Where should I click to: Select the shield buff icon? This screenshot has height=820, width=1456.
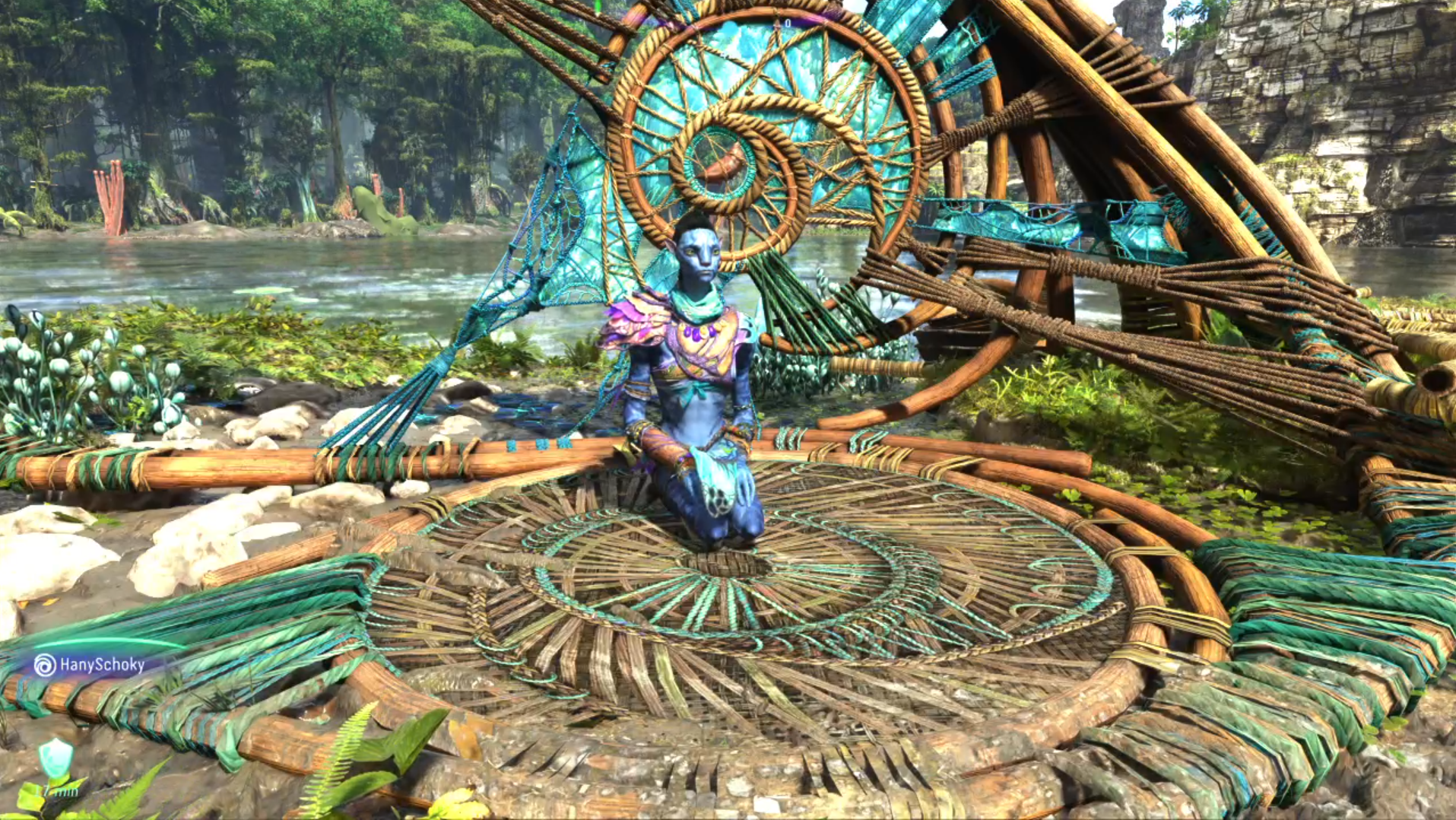[56, 758]
